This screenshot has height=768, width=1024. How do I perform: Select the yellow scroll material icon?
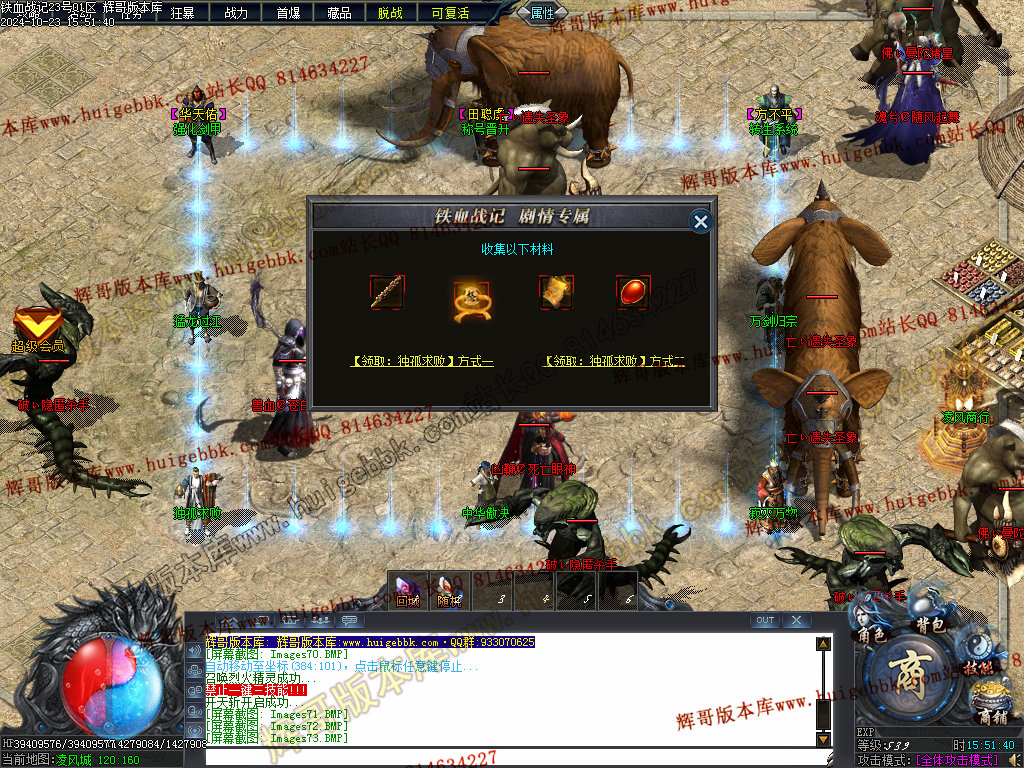(556, 292)
